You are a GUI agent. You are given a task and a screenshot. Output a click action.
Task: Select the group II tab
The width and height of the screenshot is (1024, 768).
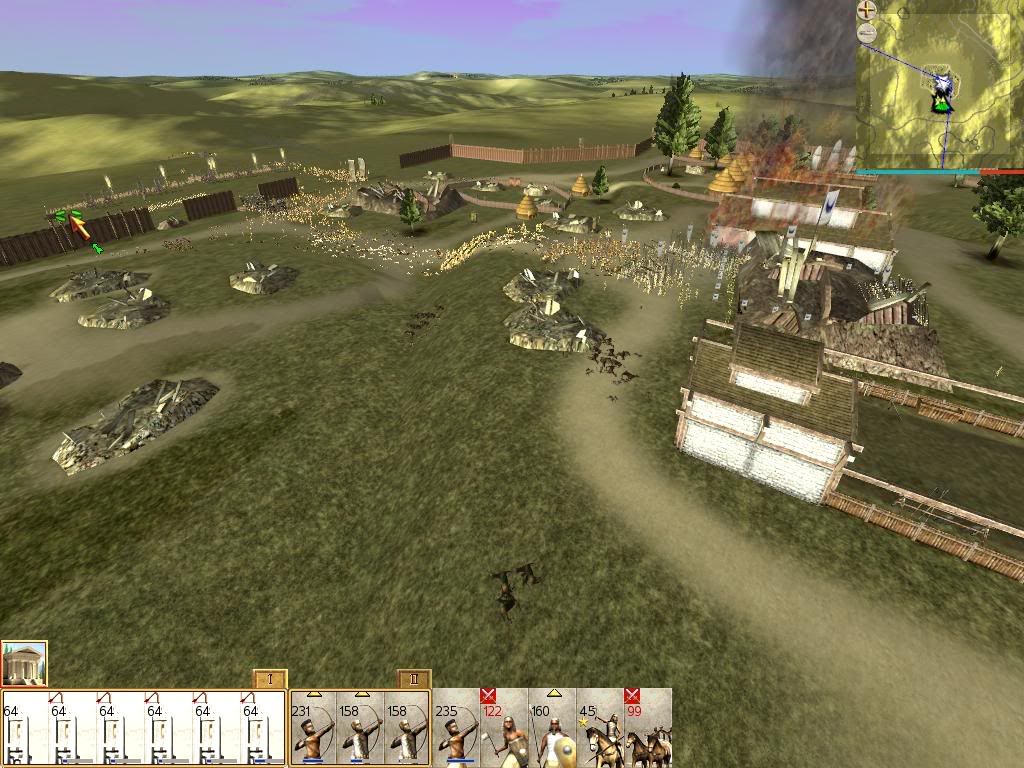coord(414,679)
